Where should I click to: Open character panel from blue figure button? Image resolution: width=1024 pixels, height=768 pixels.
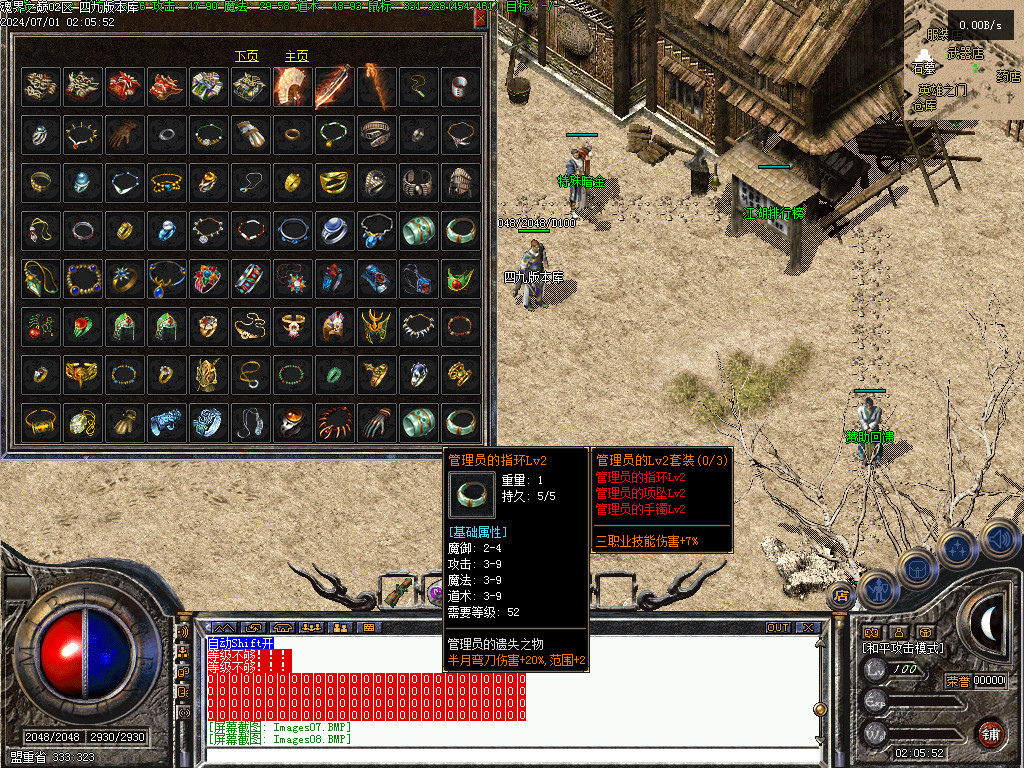pyautogui.click(x=877, y=591)
